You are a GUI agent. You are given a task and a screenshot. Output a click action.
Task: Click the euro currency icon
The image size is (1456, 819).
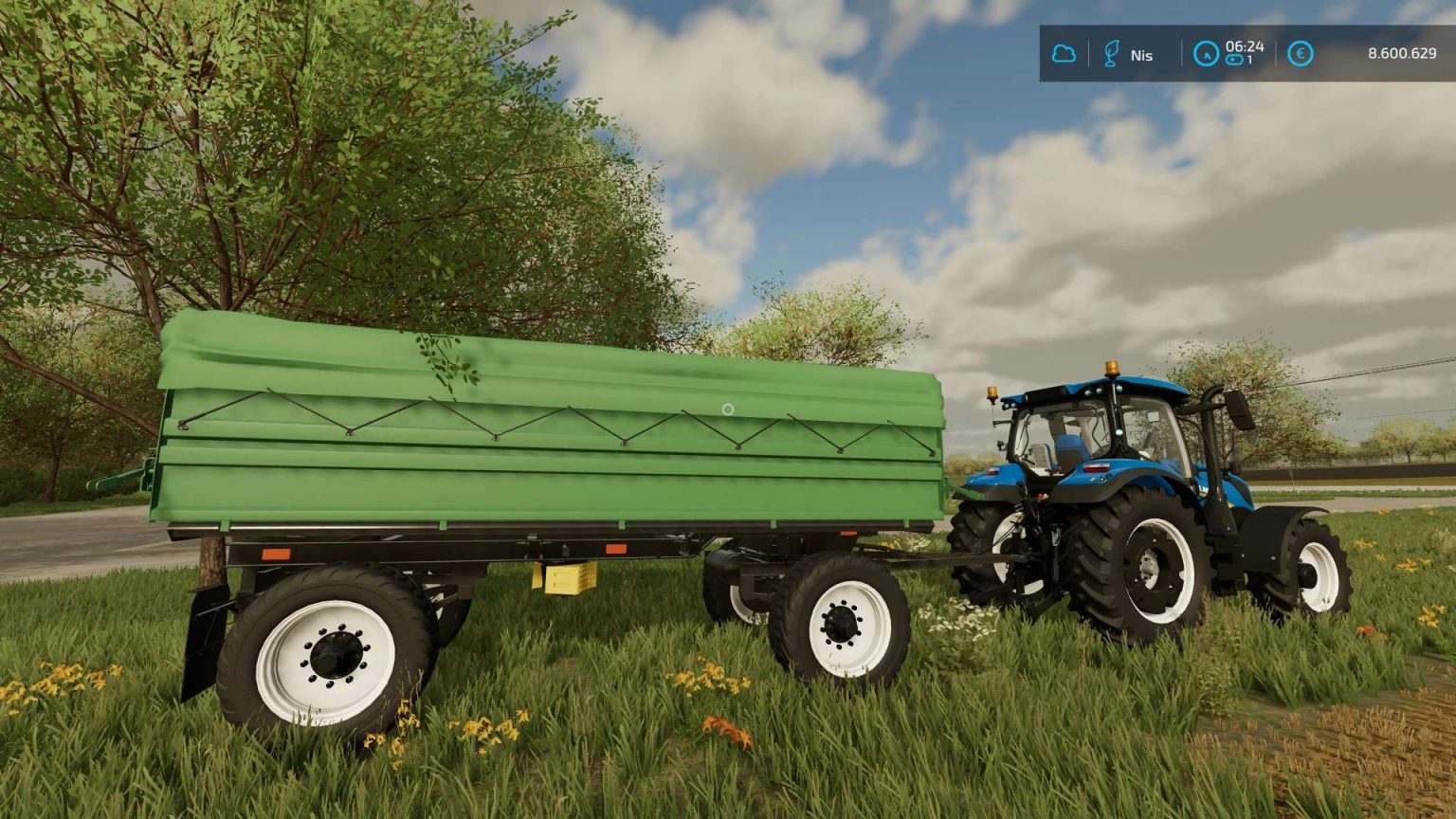(x=1300, y=53)
